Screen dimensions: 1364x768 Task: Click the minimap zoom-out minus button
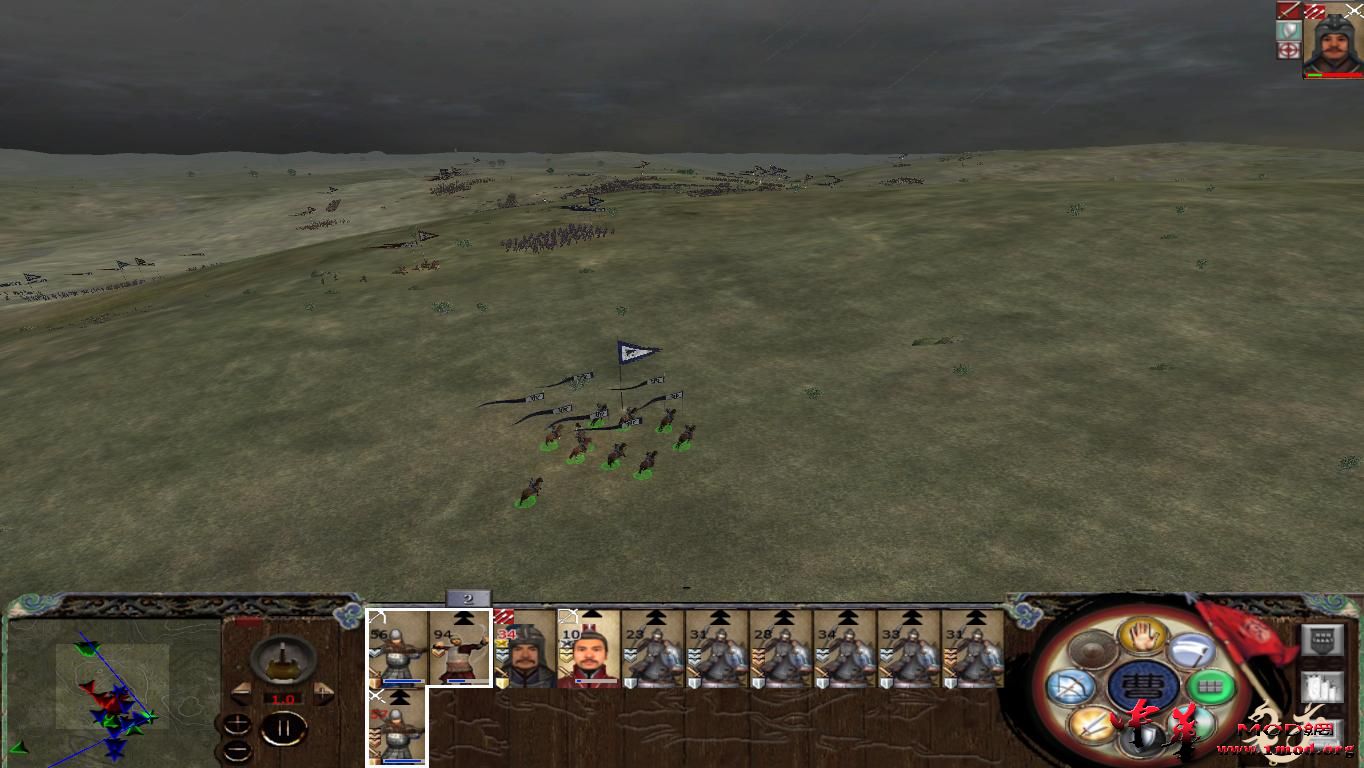(237, 750)
